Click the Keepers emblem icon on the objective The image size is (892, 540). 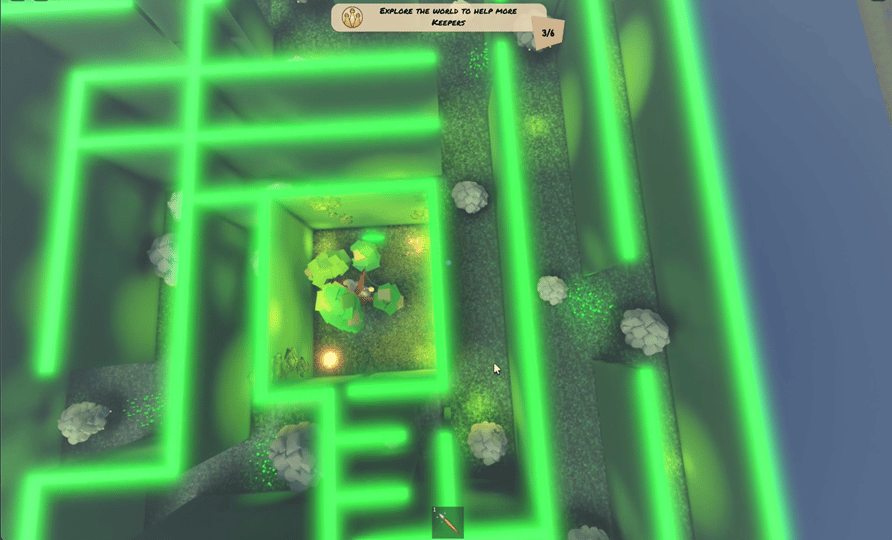[352, 17]
